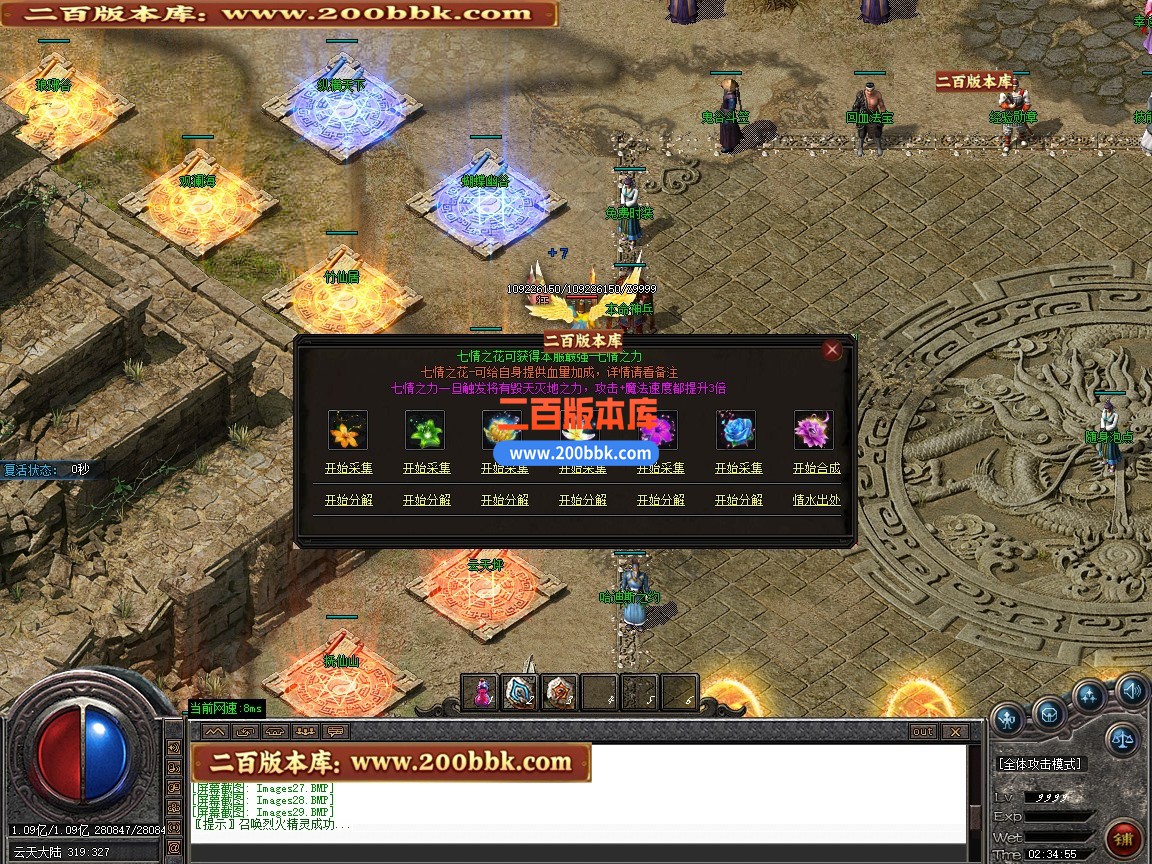
Task: Select the blue rose flower icon
Action: [x=736, y=430]
